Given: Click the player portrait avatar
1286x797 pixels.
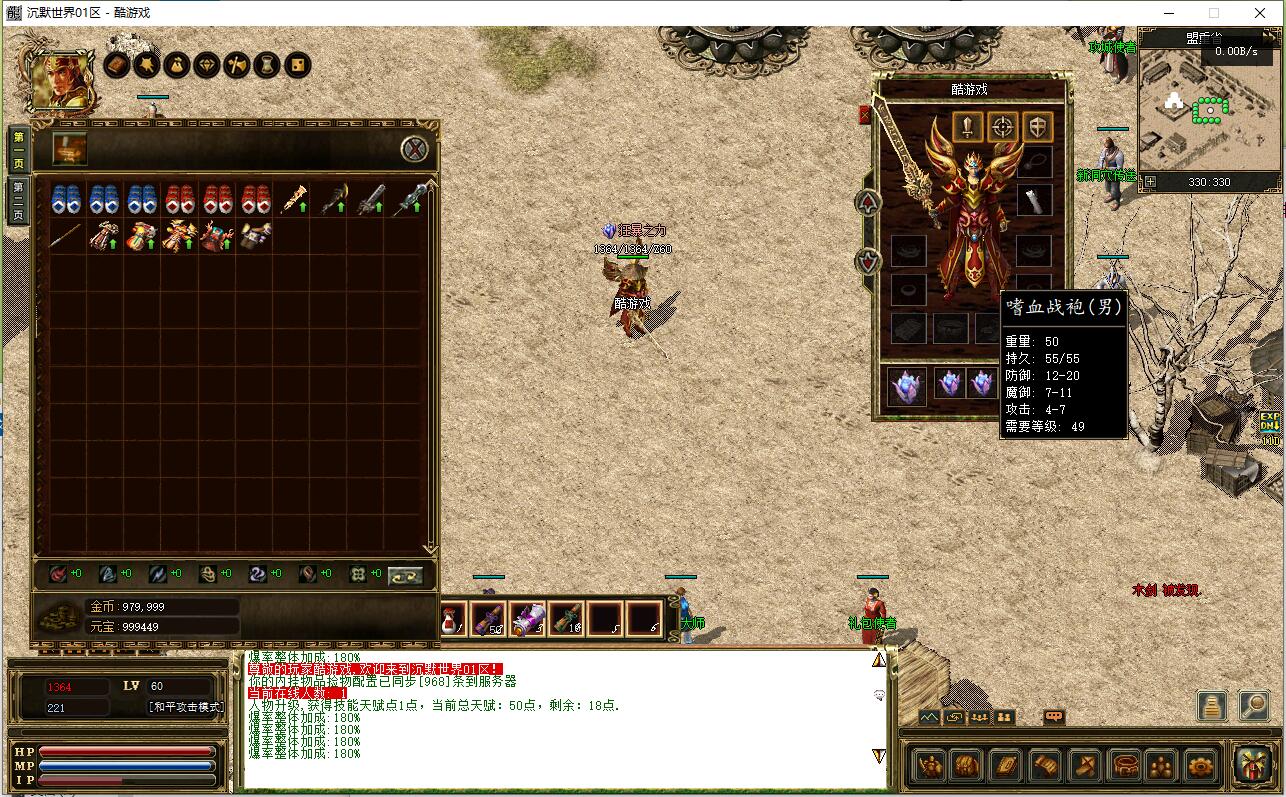Looking at the screenshot, I should [62, 80].
